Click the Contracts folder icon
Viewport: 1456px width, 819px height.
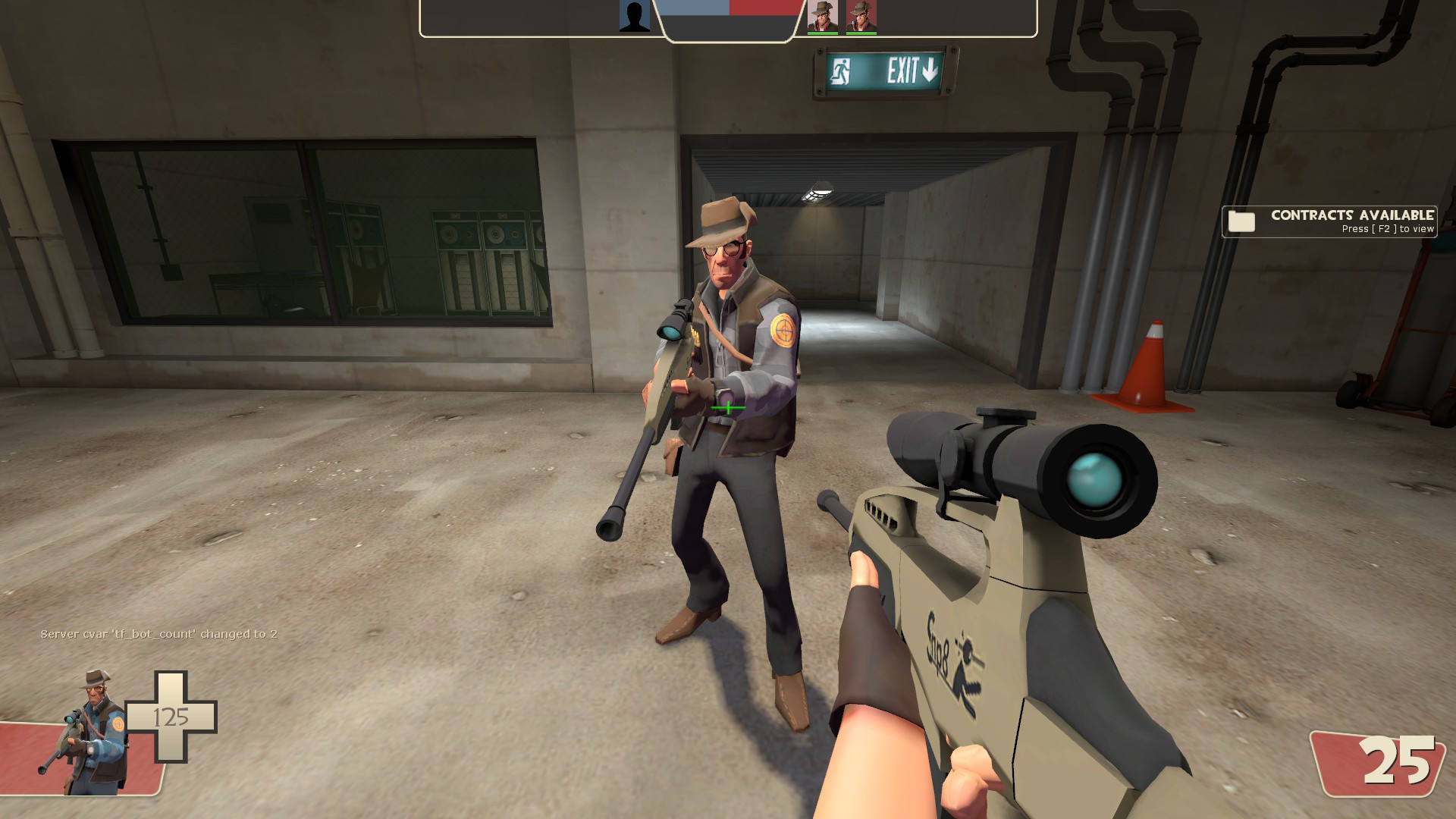(1242, 221)
